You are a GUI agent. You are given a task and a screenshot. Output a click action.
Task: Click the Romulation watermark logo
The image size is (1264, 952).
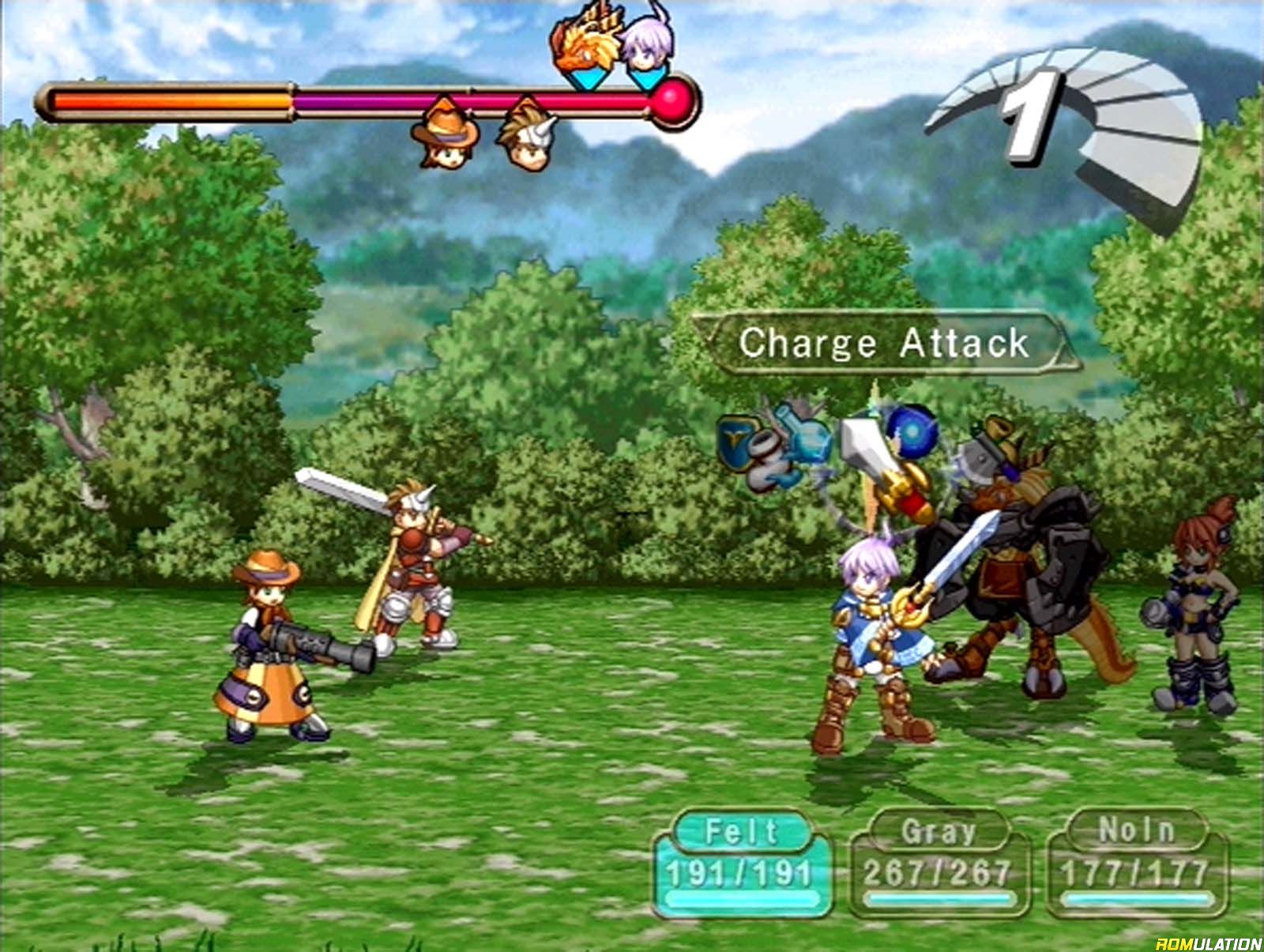(1208, 943)
